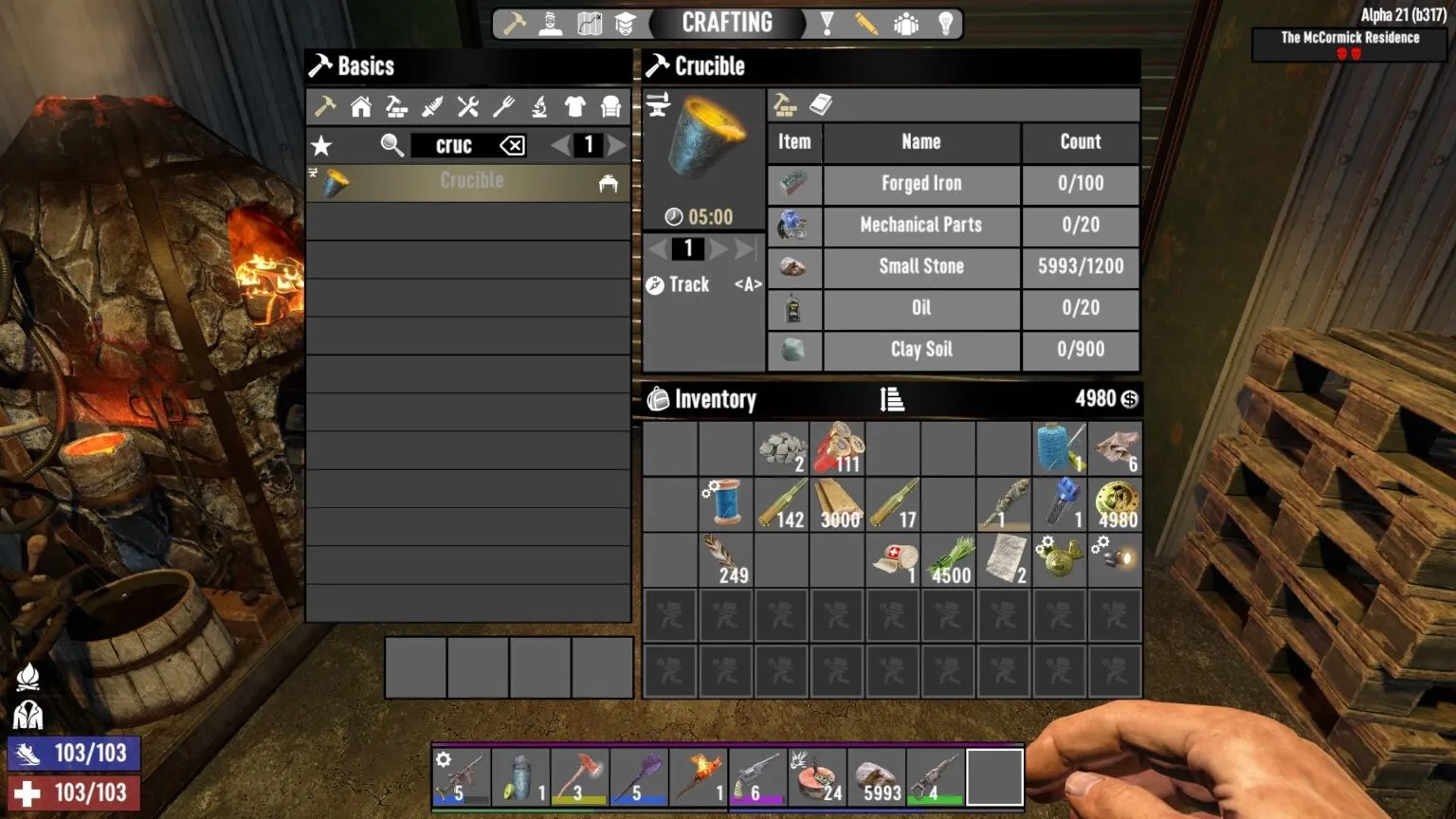Open the clothing crafting category
The image size is (1456, 819).
(x=573, y=107)
